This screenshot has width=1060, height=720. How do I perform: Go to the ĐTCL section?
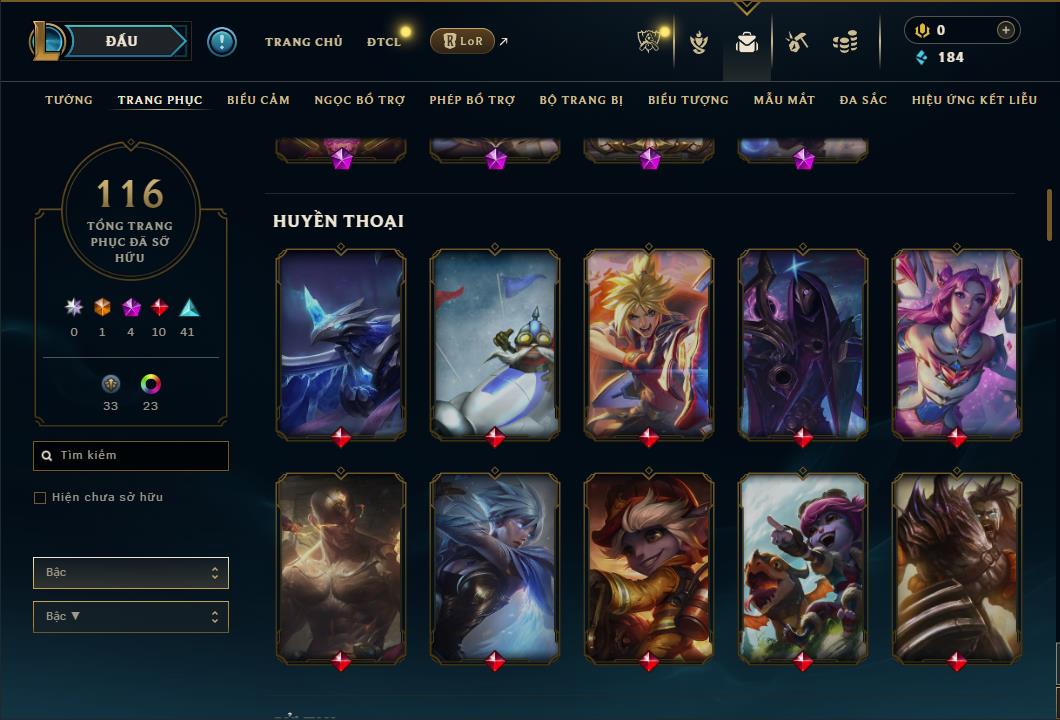click(x=383, y=42)
